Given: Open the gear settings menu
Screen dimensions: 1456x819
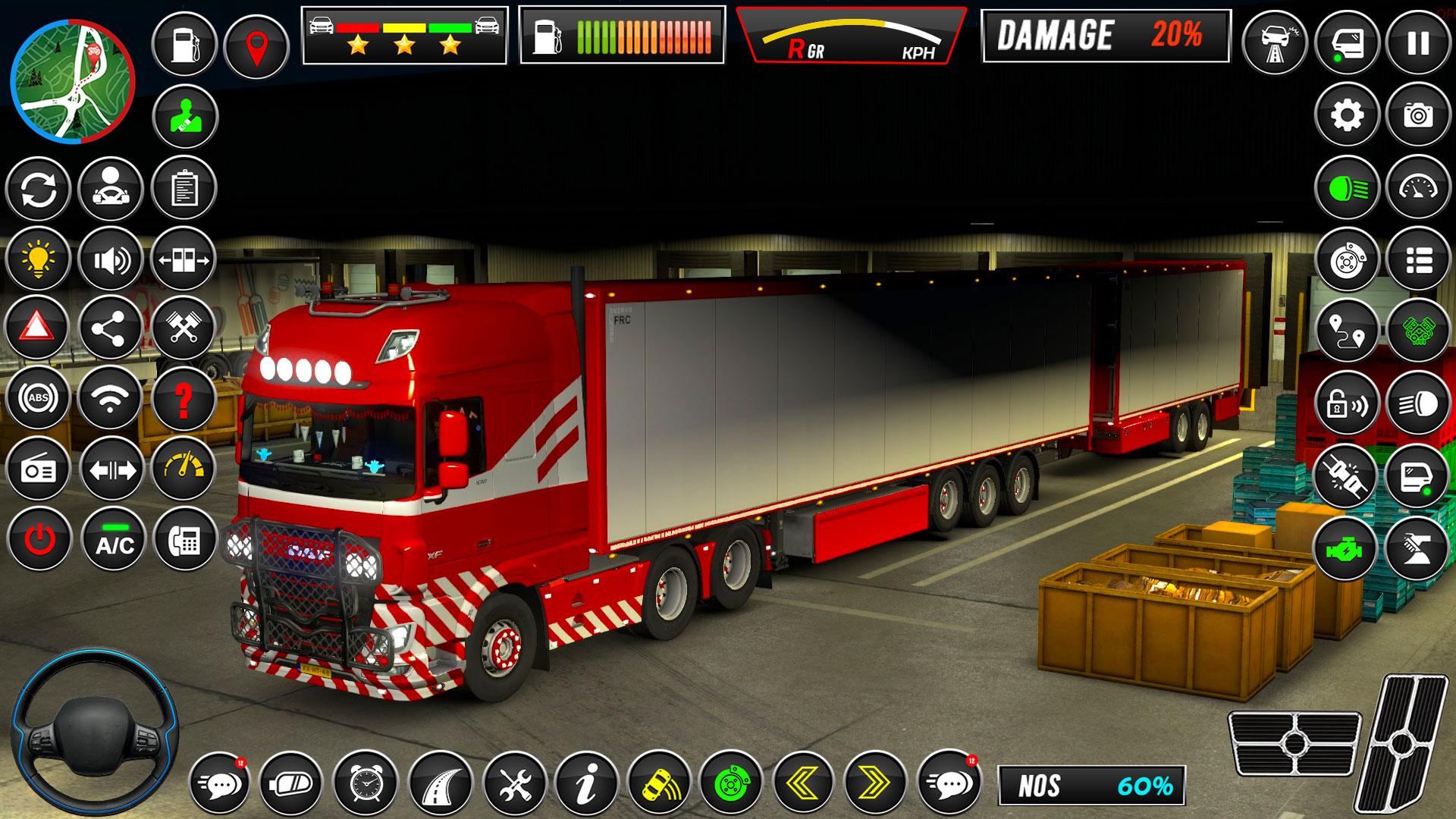Looking at the screenshot, I should pyautogui.click(x=1347, y=115).
